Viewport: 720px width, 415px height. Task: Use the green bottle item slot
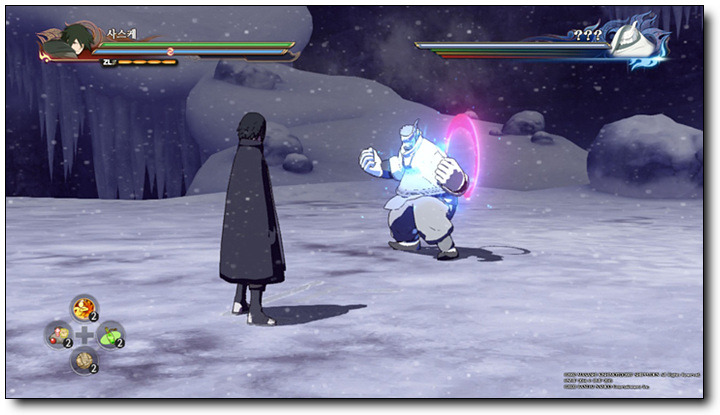[110, 334]
